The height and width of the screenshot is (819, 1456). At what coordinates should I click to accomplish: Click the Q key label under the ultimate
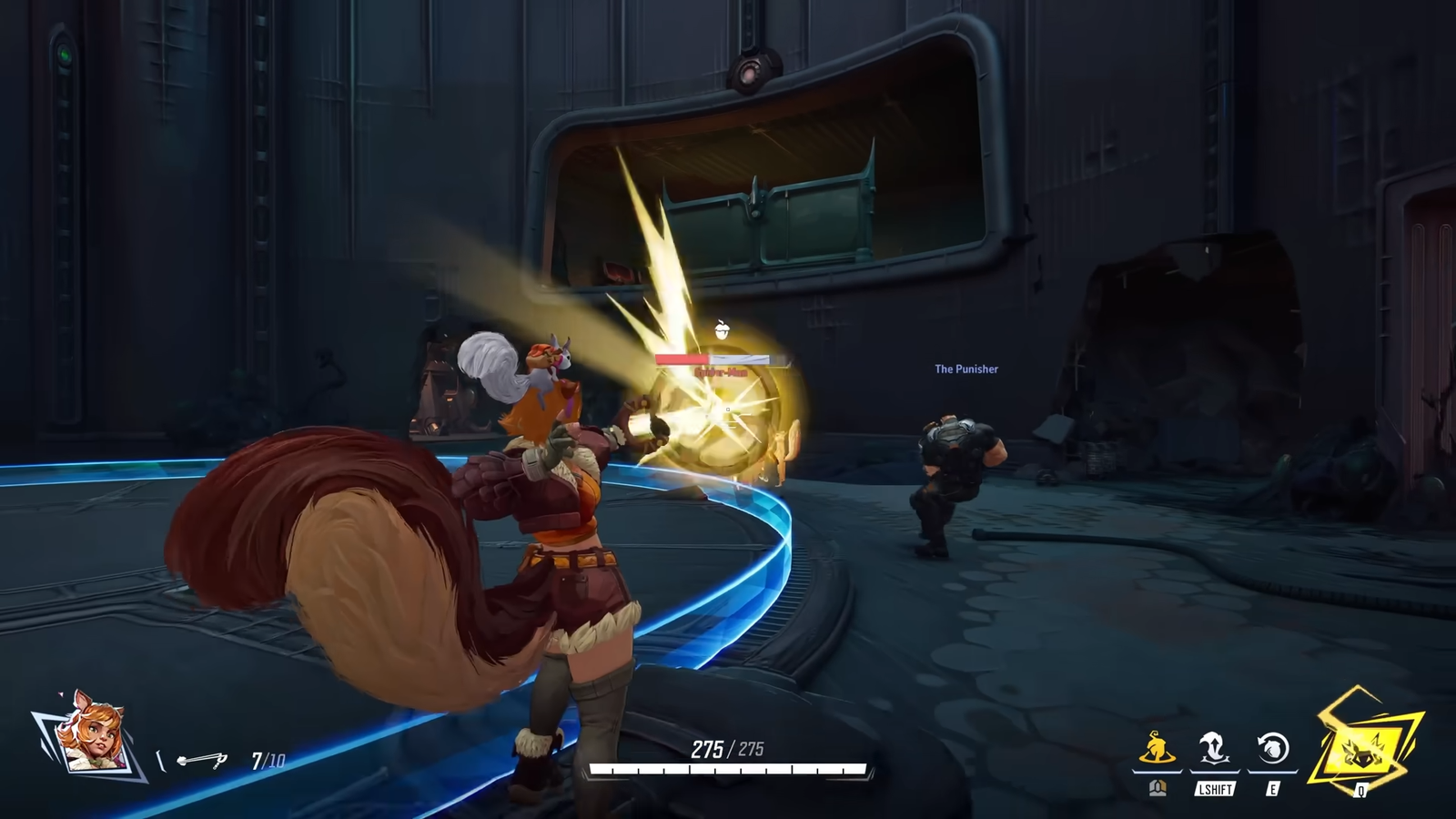[1360, 790]
